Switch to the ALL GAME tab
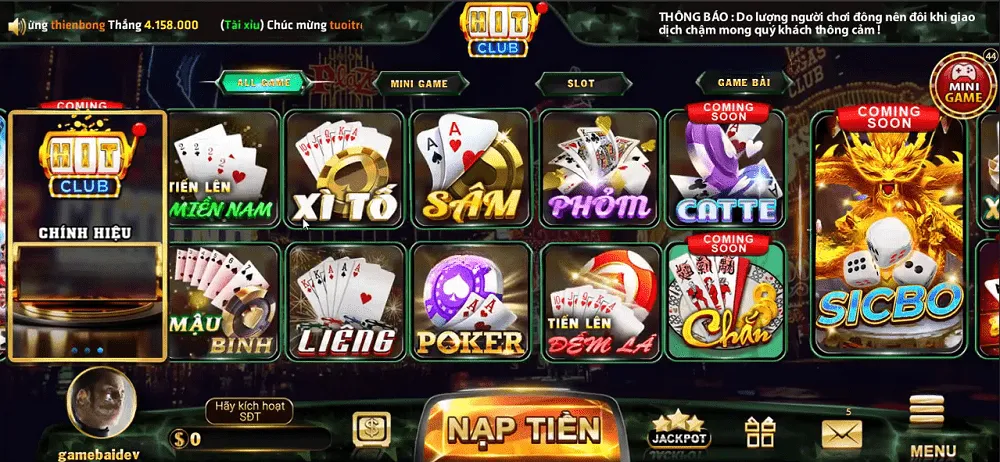Screen dimensions: 1000x462 tap(264, 83)
